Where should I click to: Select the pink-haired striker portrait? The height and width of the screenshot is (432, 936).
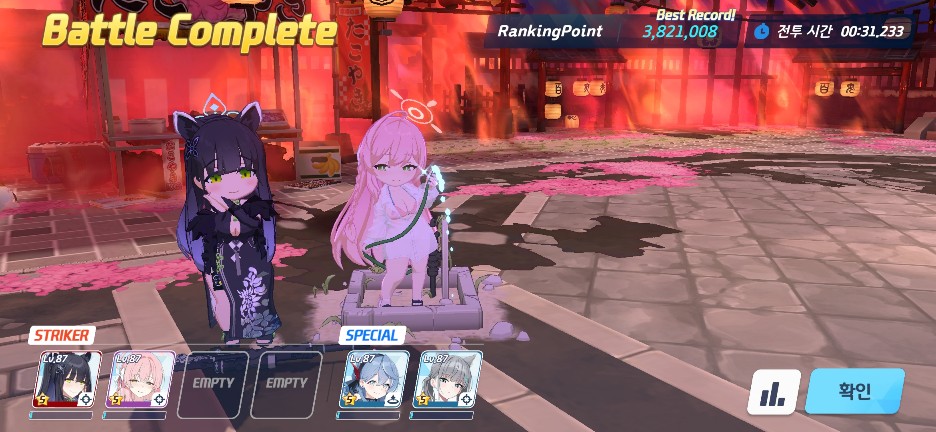pyautogui.click(x=139, y=380)
